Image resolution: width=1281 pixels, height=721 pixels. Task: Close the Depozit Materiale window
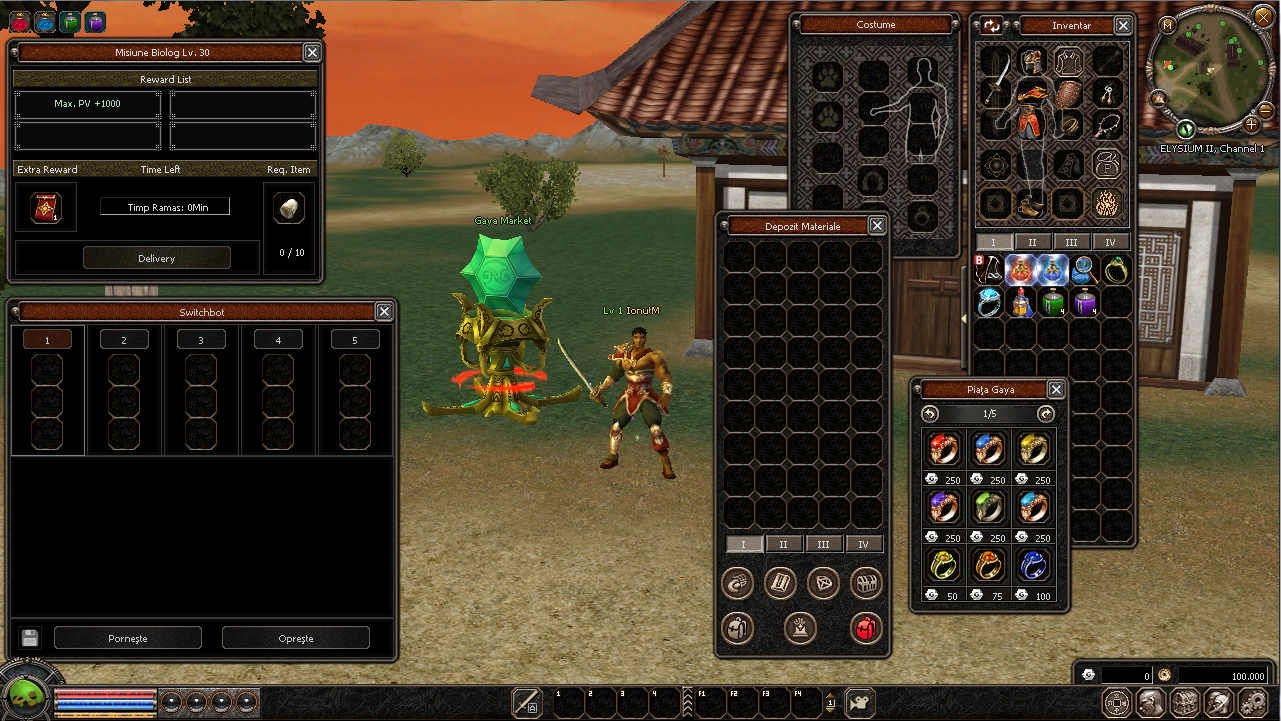[x=877, y=226]
